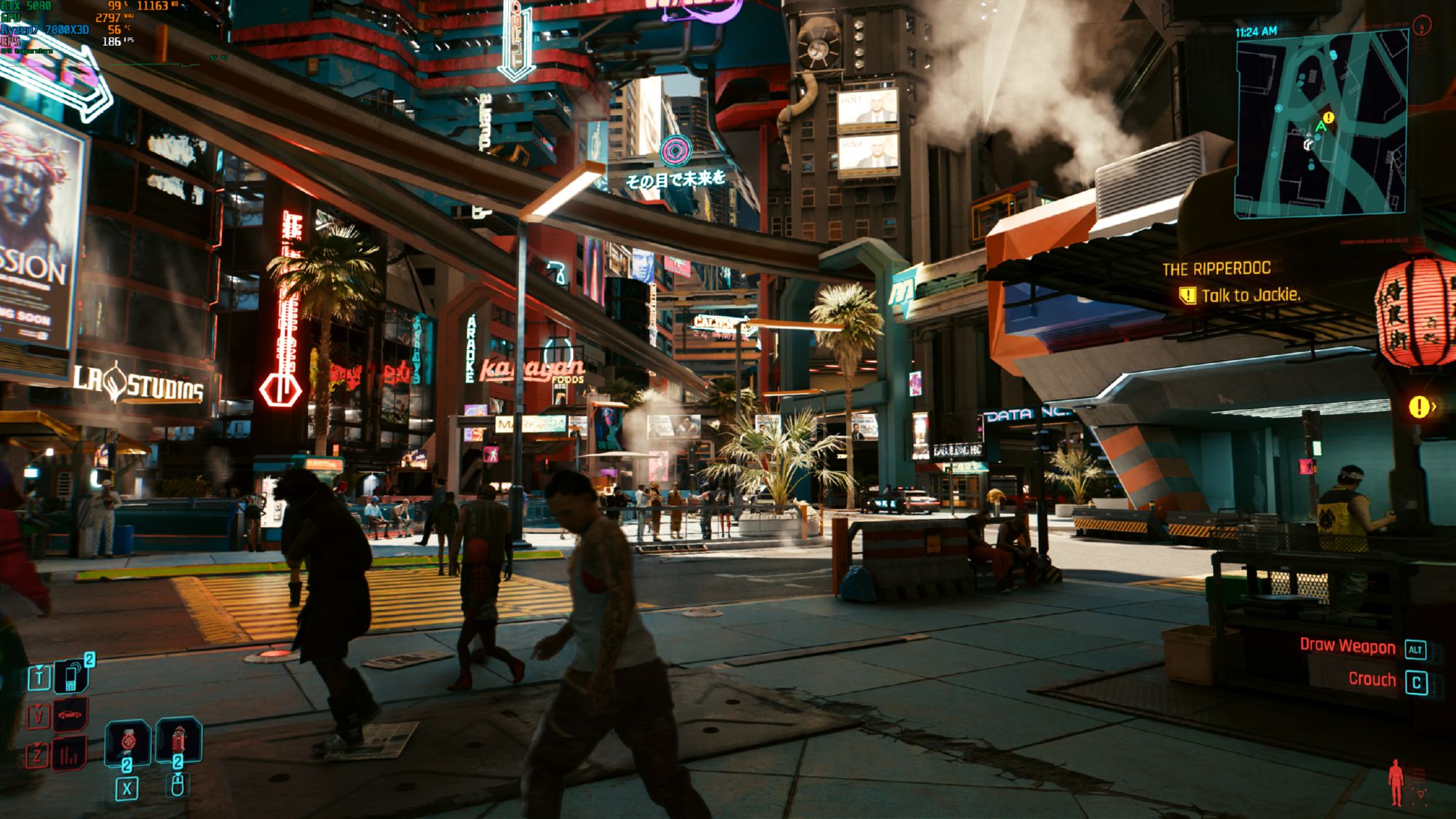The image size is (1456, 819).
Task: Click the yellow quest marker on the minimap
Action: [x=1329, y=117]
